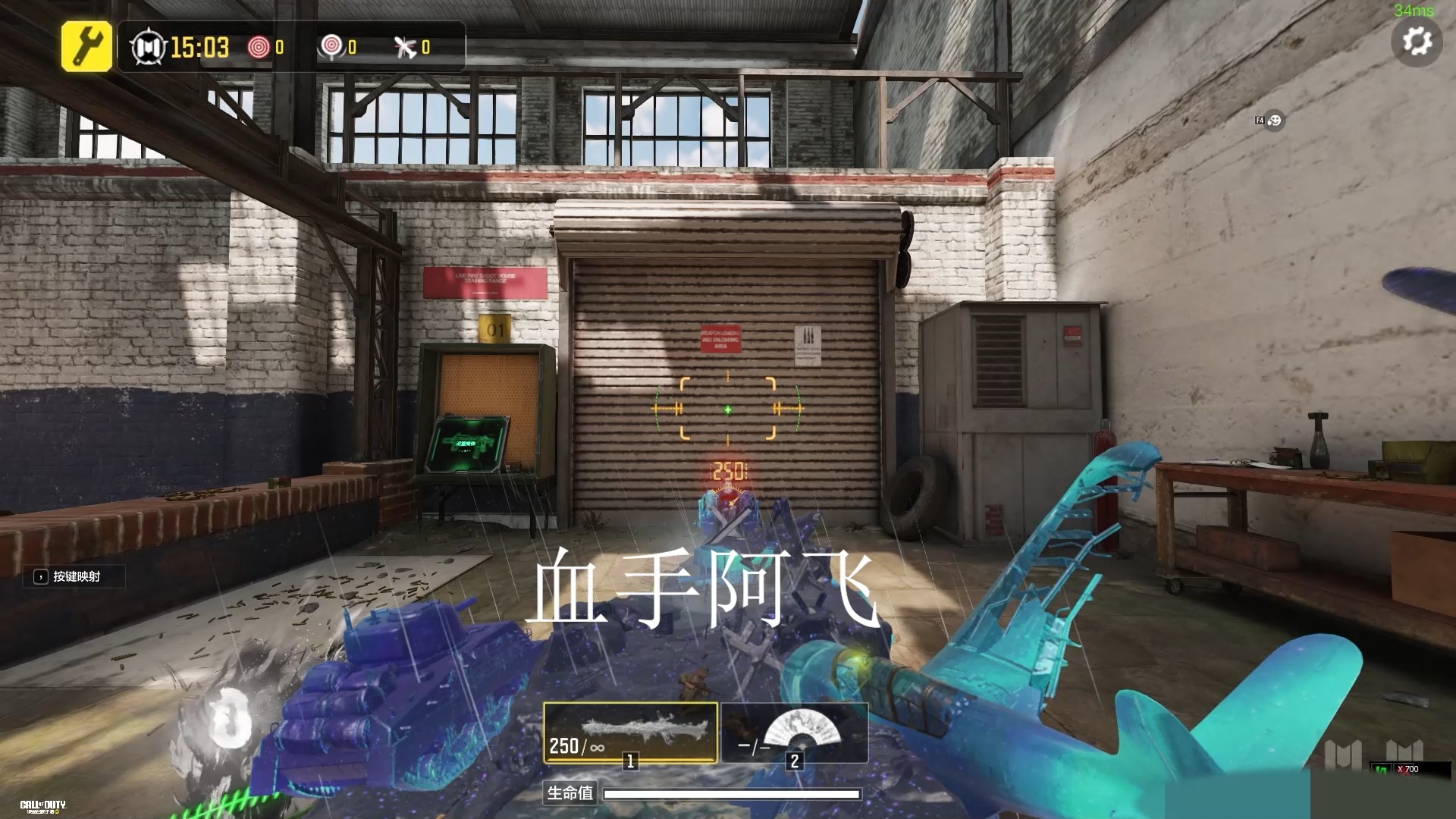Open the settings gear in top-right corner
This screenshot has width=1456, height=819.
(x=1417, y=42)
